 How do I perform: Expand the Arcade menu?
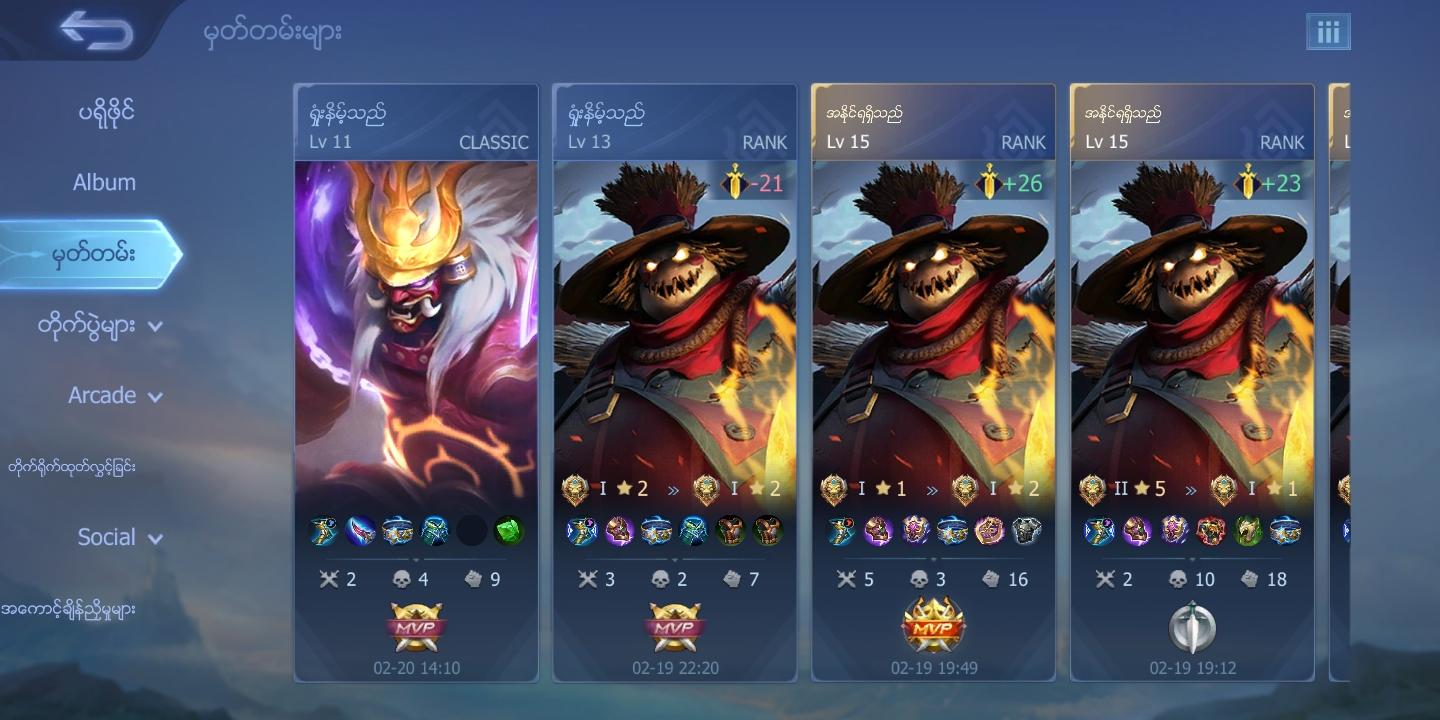102,395
